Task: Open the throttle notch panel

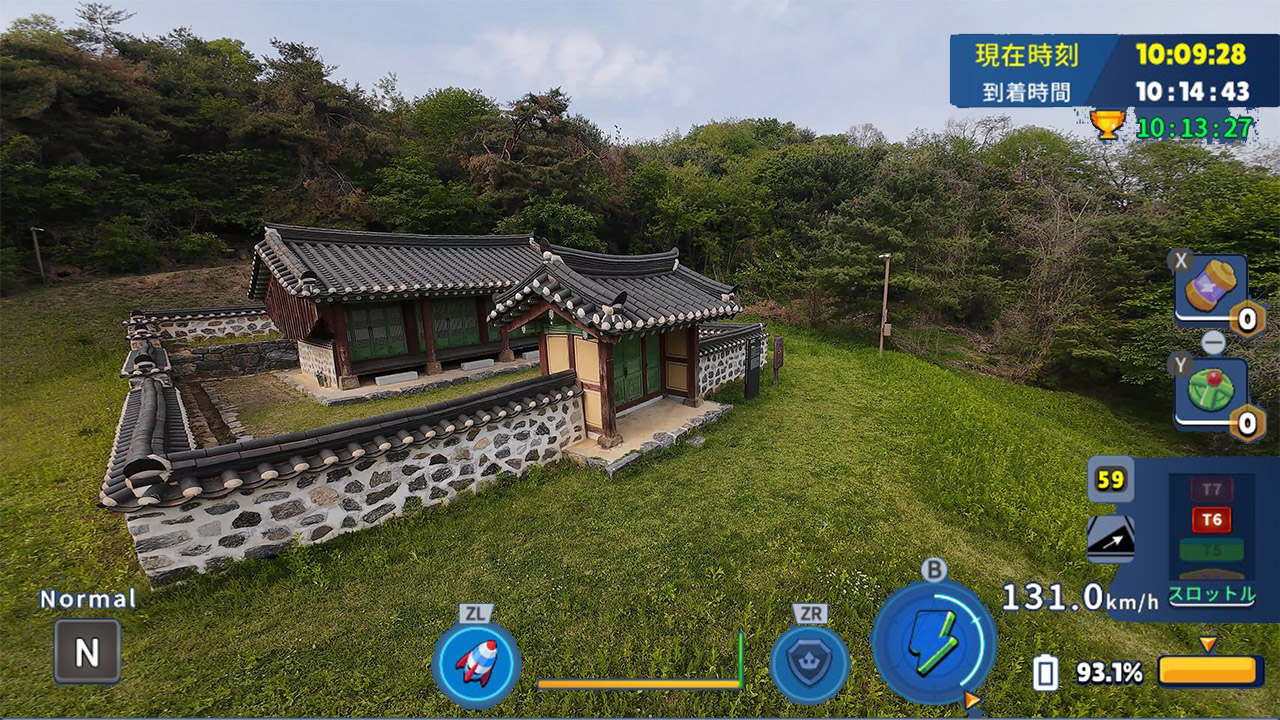Action: pyautogui.click(x=1212, y=536)
